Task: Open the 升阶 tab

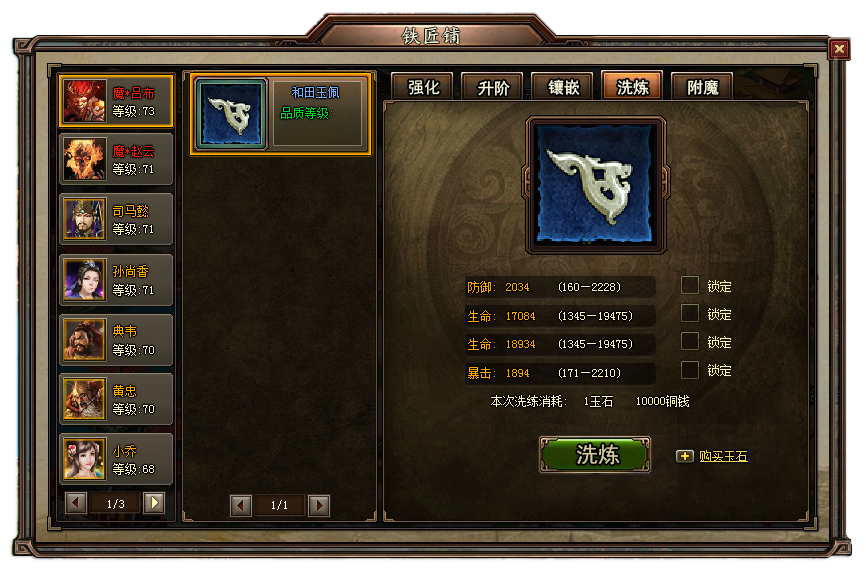Action: click(492, 87)
